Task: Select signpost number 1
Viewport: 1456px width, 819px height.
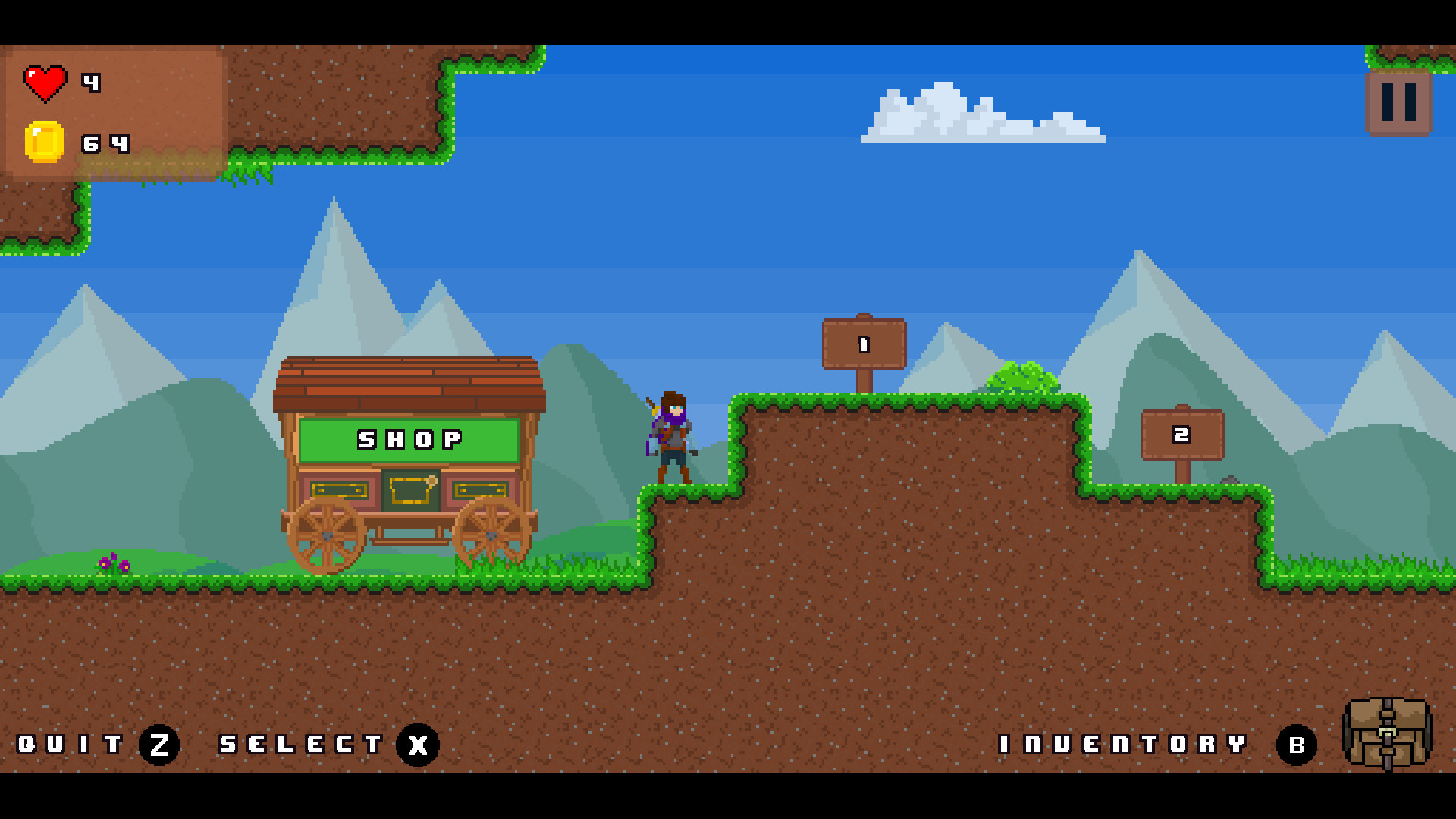Action: (862, 345)
